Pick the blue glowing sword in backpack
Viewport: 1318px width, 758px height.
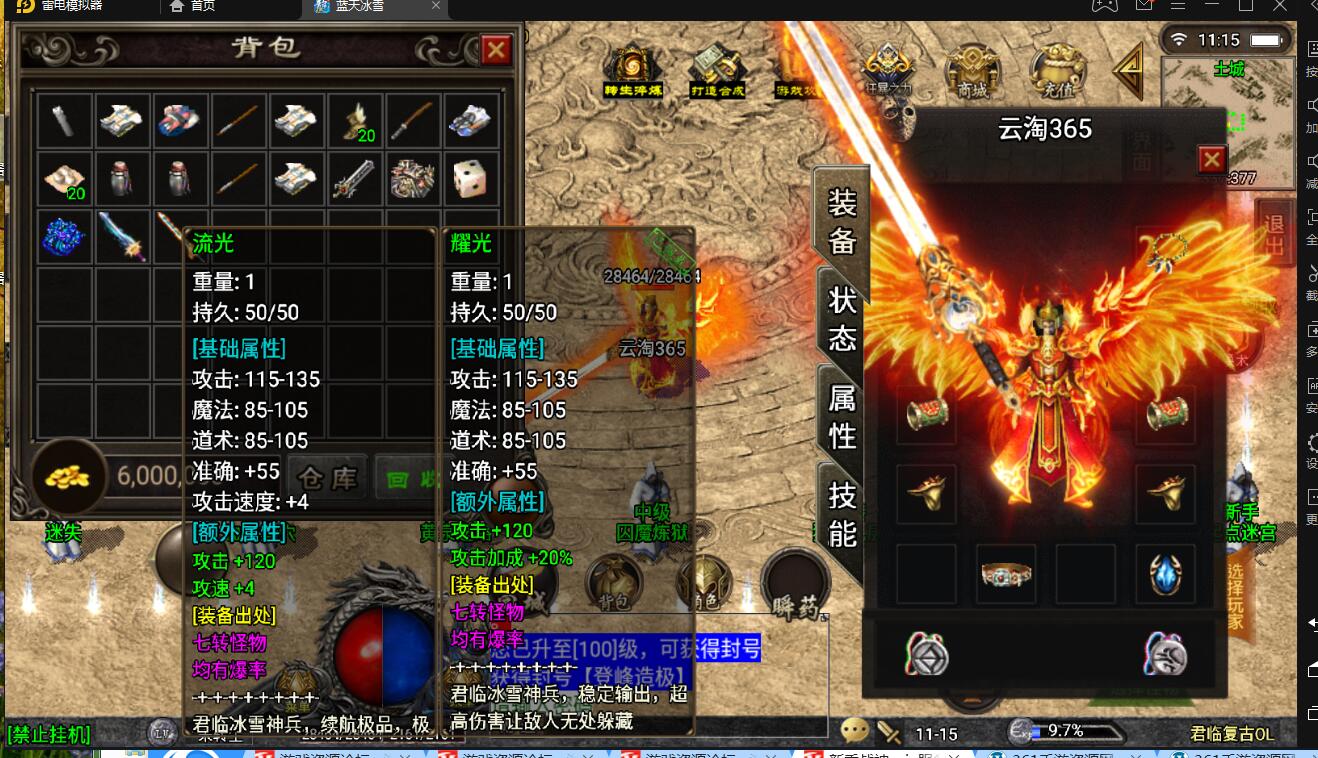[123, 236]
